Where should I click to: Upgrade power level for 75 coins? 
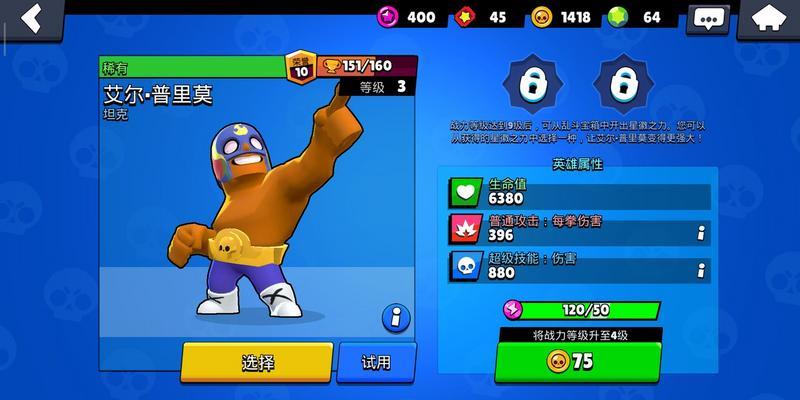[578, 362]
